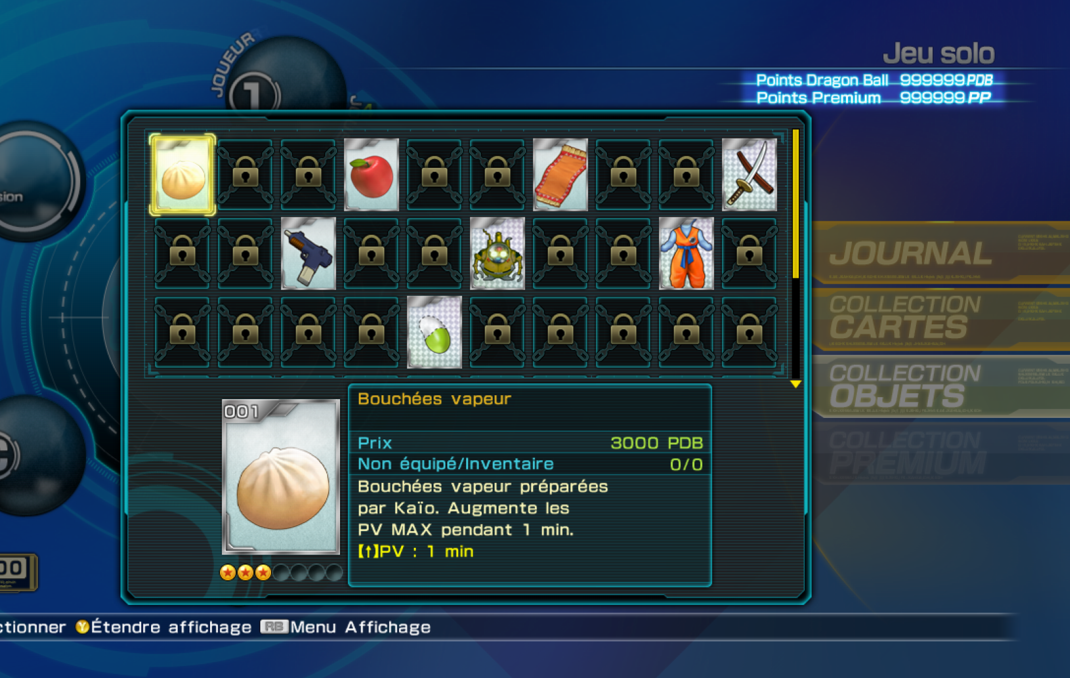Screen dimensions: 1070x678
Task: Select the steamed bun item card
Action: pos(182,175)
